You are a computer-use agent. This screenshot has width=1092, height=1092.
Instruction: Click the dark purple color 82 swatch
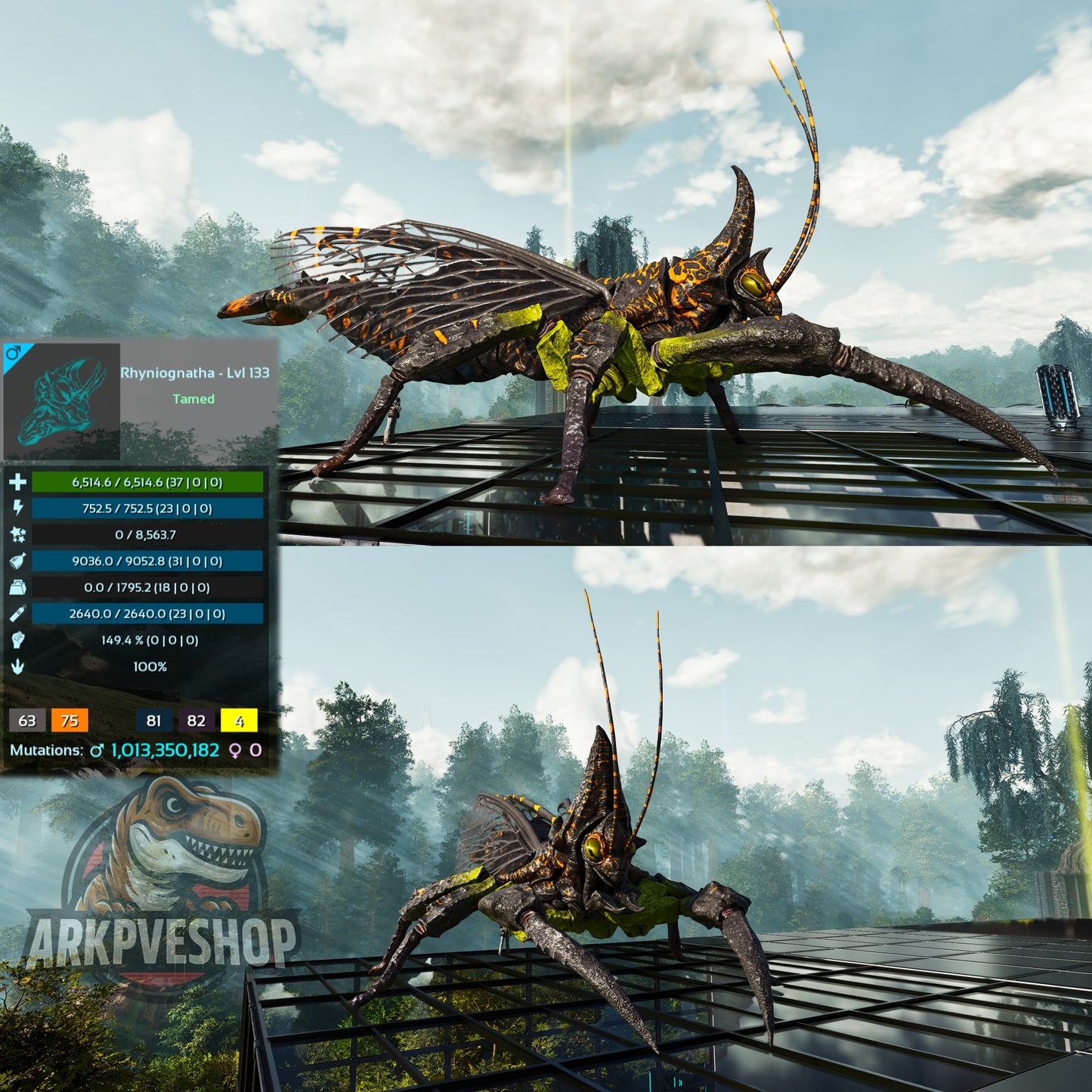(196, 720)
